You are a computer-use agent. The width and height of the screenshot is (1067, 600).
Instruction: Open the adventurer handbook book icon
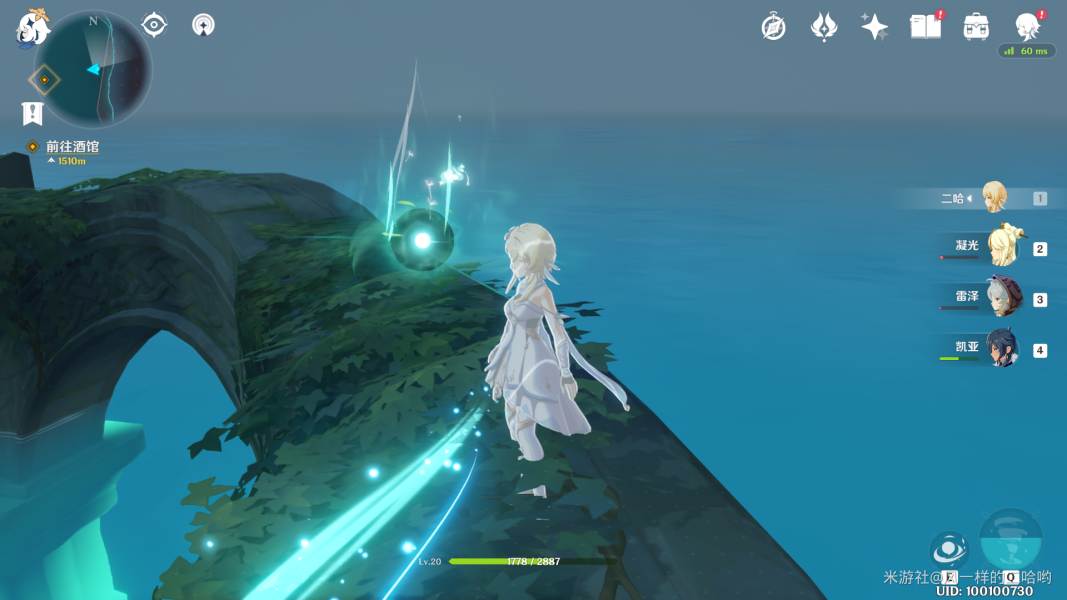(925, 27)
